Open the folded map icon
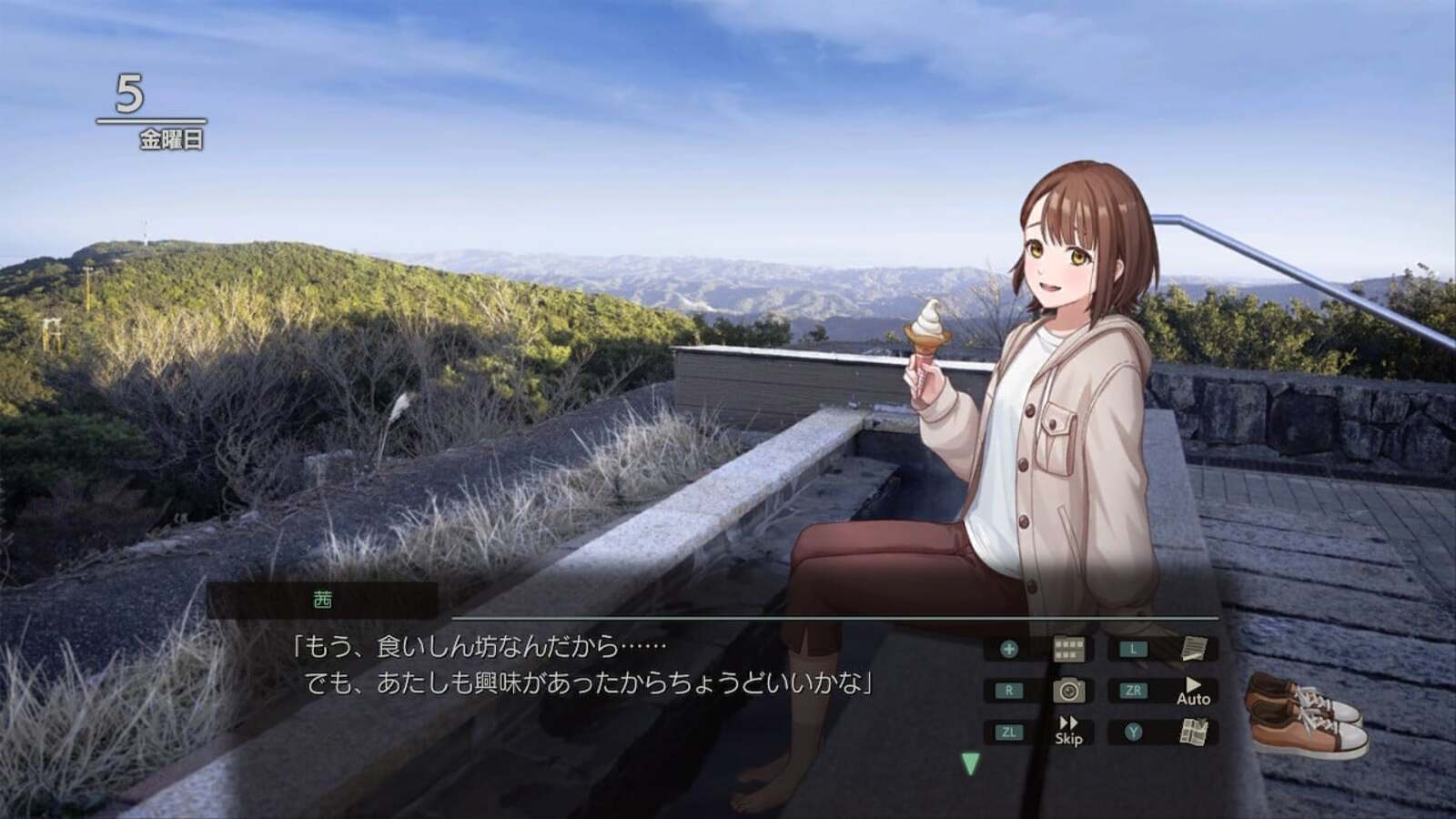 [1193, 732]
